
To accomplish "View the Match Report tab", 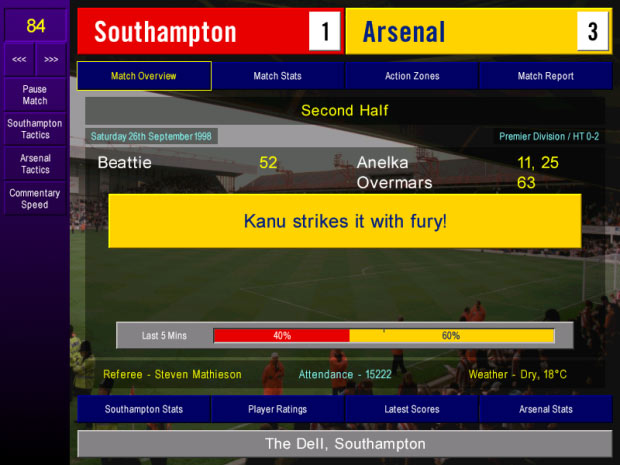I will [545, 76].
